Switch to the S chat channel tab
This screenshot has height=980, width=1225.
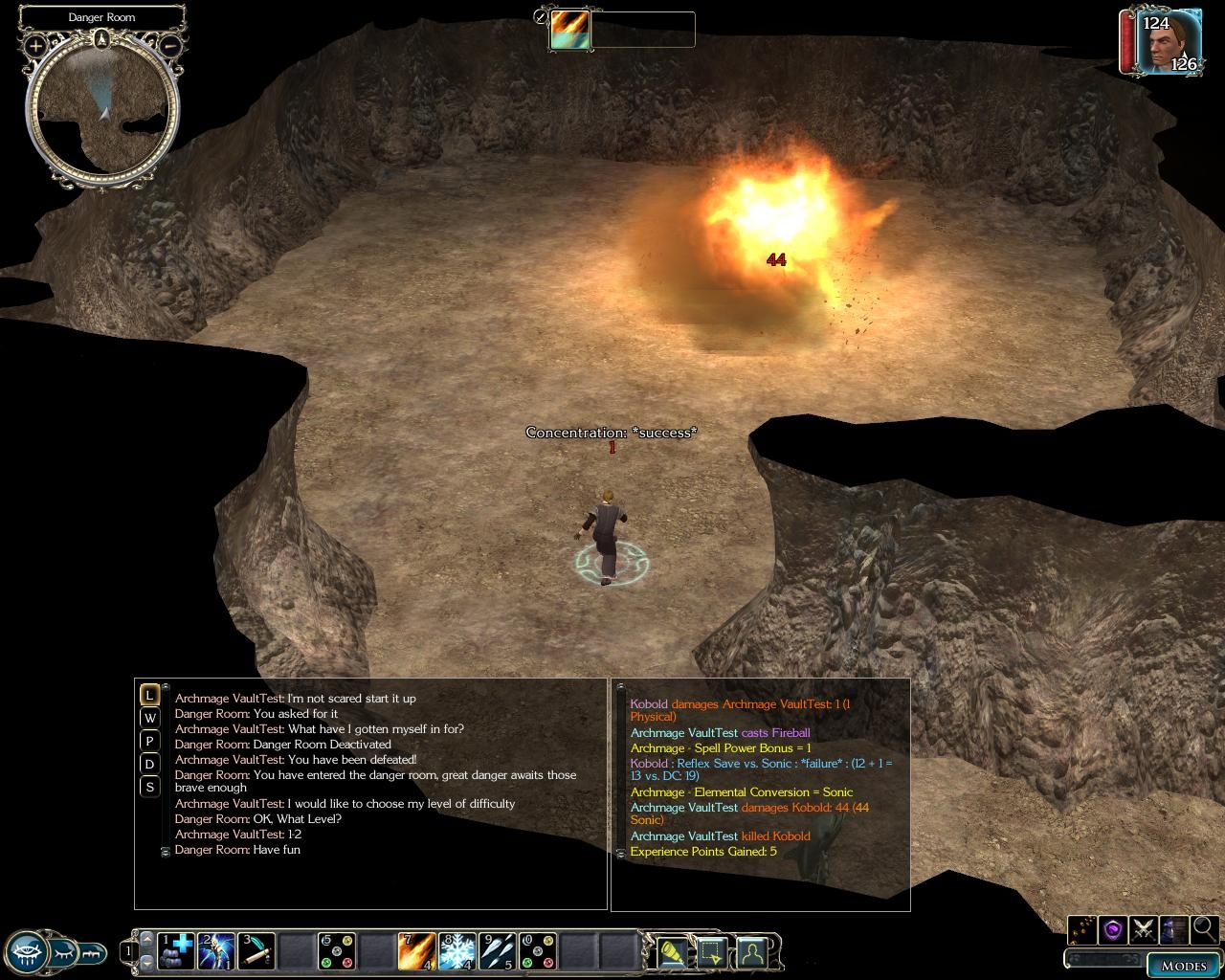[x=149, y=787]
